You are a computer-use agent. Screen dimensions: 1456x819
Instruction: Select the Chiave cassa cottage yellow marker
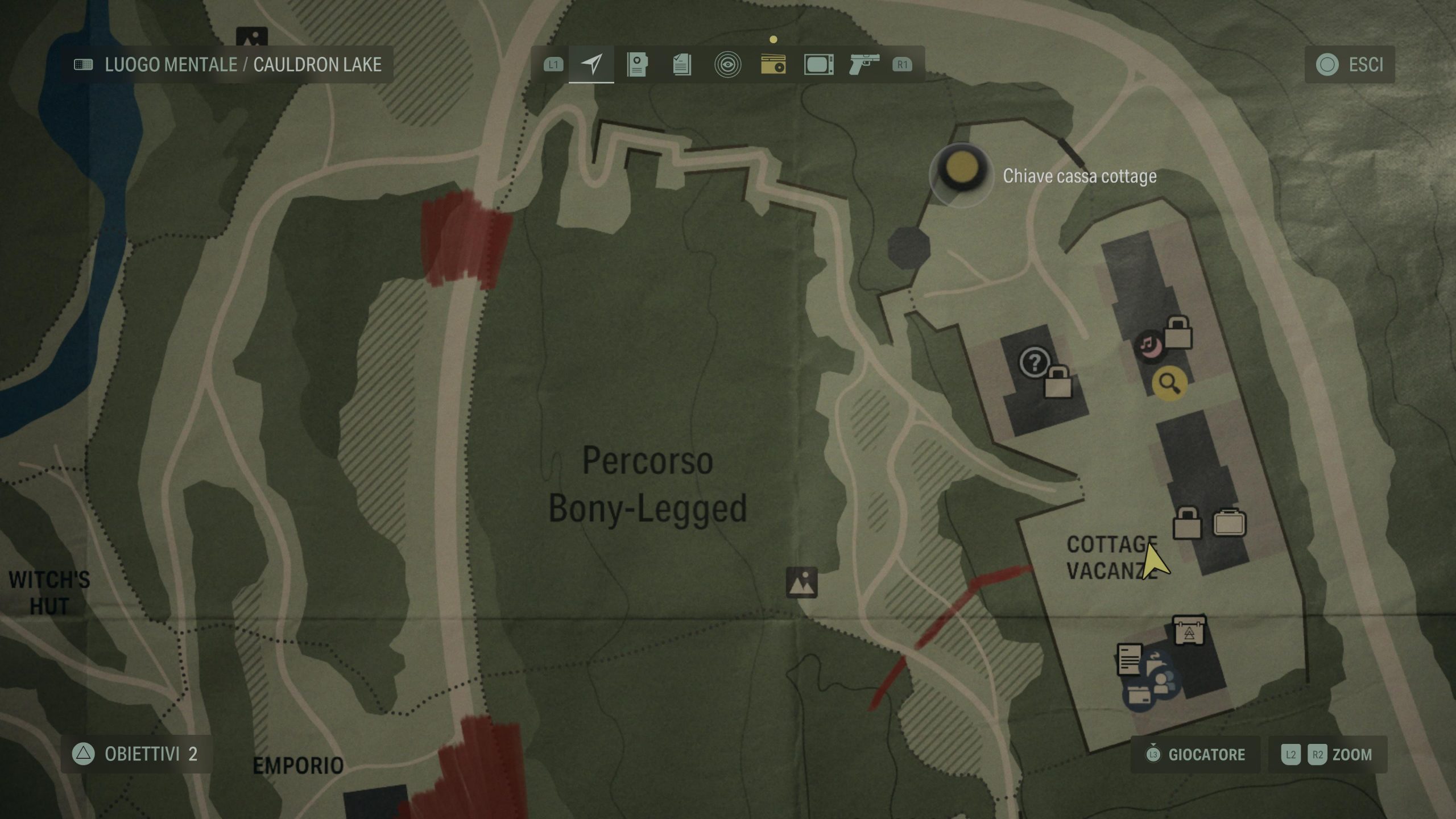click(x=961, y=169)
